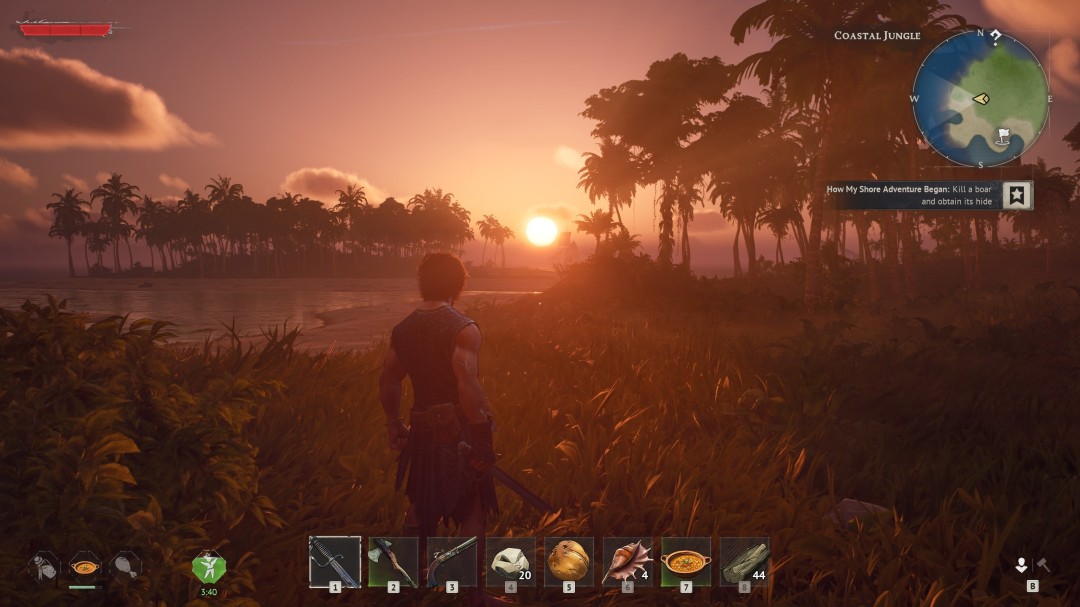The height and width of the screenshot is (607, 1080).
Task: Select the wood logs stack of 44
Action: (x=744, y=561)
